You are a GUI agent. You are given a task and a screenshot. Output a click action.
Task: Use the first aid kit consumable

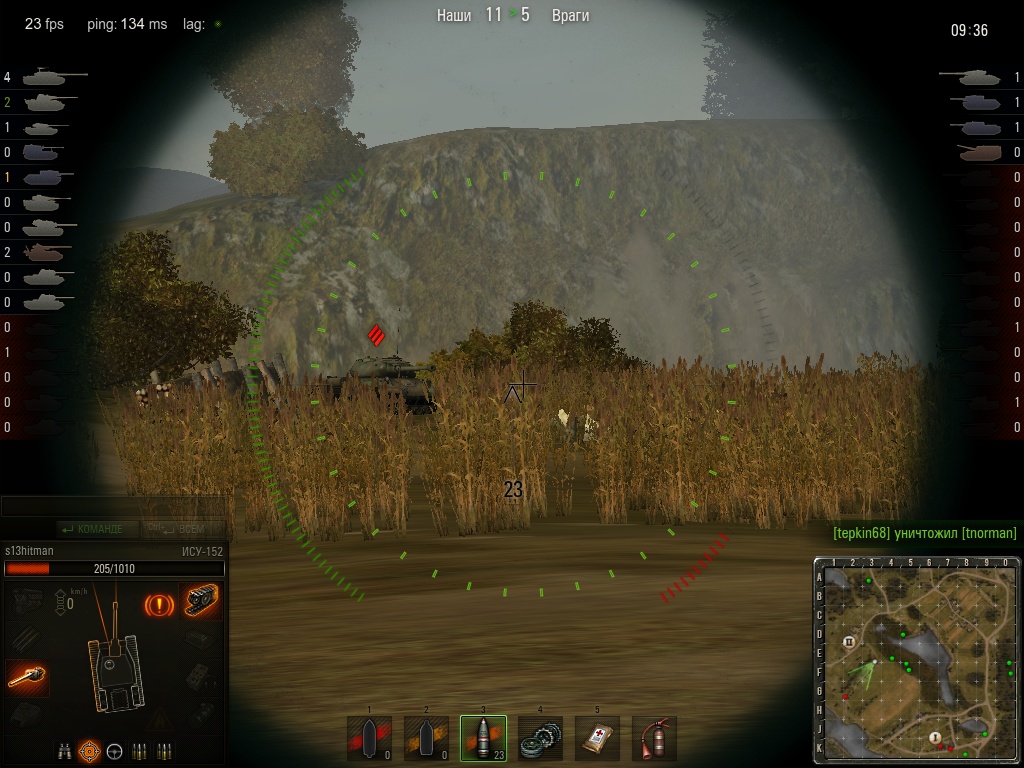point(597,738)
